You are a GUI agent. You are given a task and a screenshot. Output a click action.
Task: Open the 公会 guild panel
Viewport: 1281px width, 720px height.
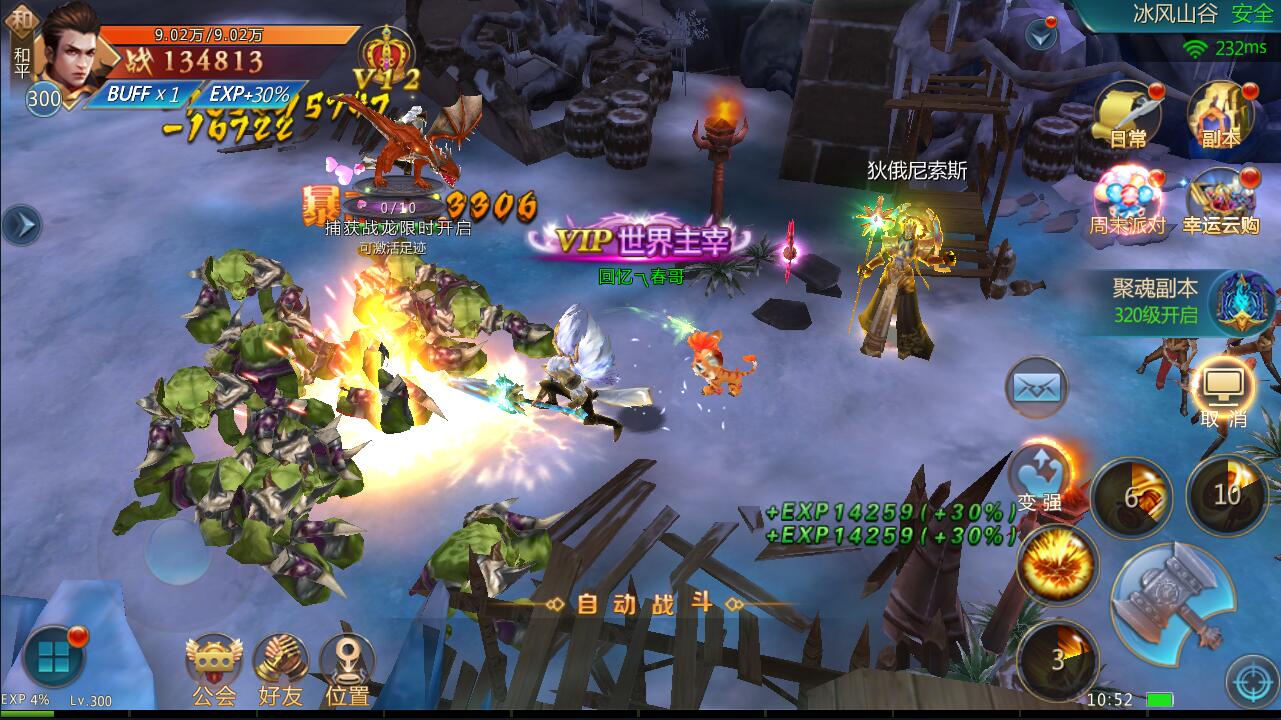pos(214,668)
